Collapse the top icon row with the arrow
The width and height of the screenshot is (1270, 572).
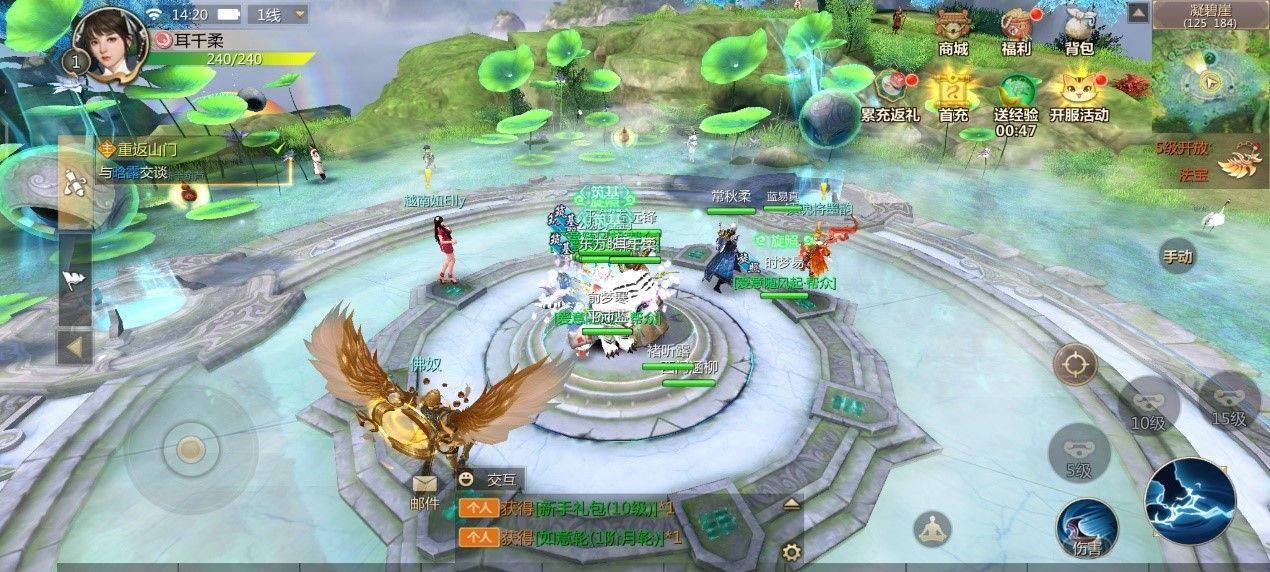[x=1137, y=12]
